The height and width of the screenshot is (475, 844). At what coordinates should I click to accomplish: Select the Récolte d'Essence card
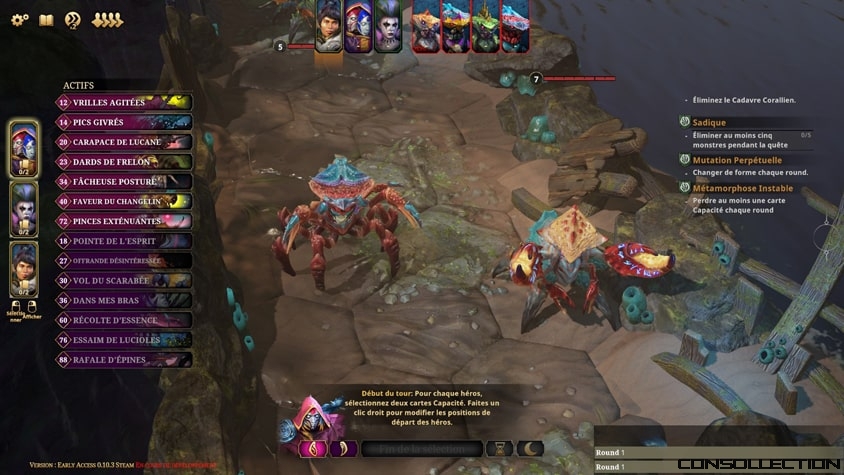[124, 320]
